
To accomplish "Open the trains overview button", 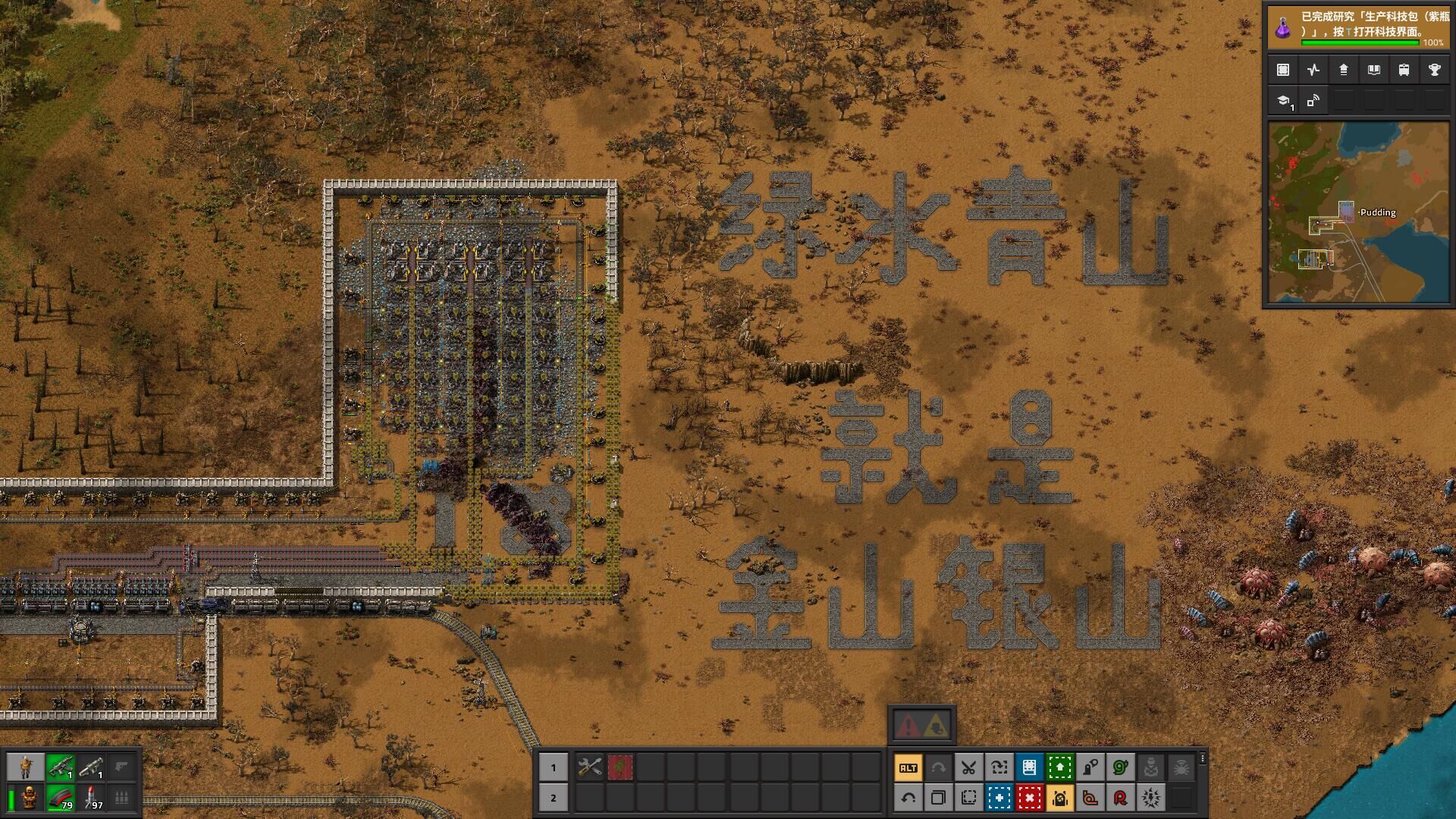I will click(1404, 70).
